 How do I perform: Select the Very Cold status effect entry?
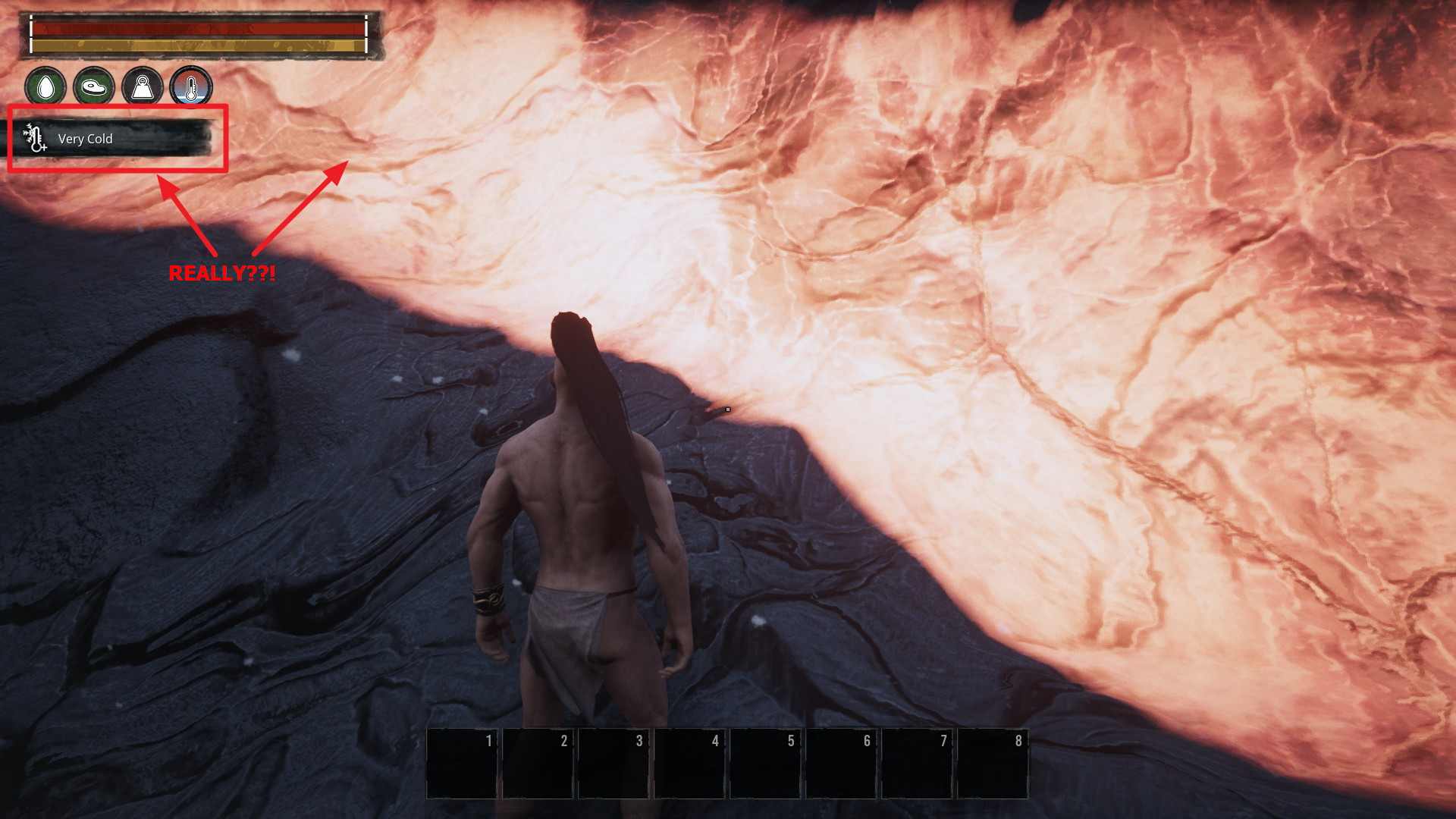coord(115,139)
